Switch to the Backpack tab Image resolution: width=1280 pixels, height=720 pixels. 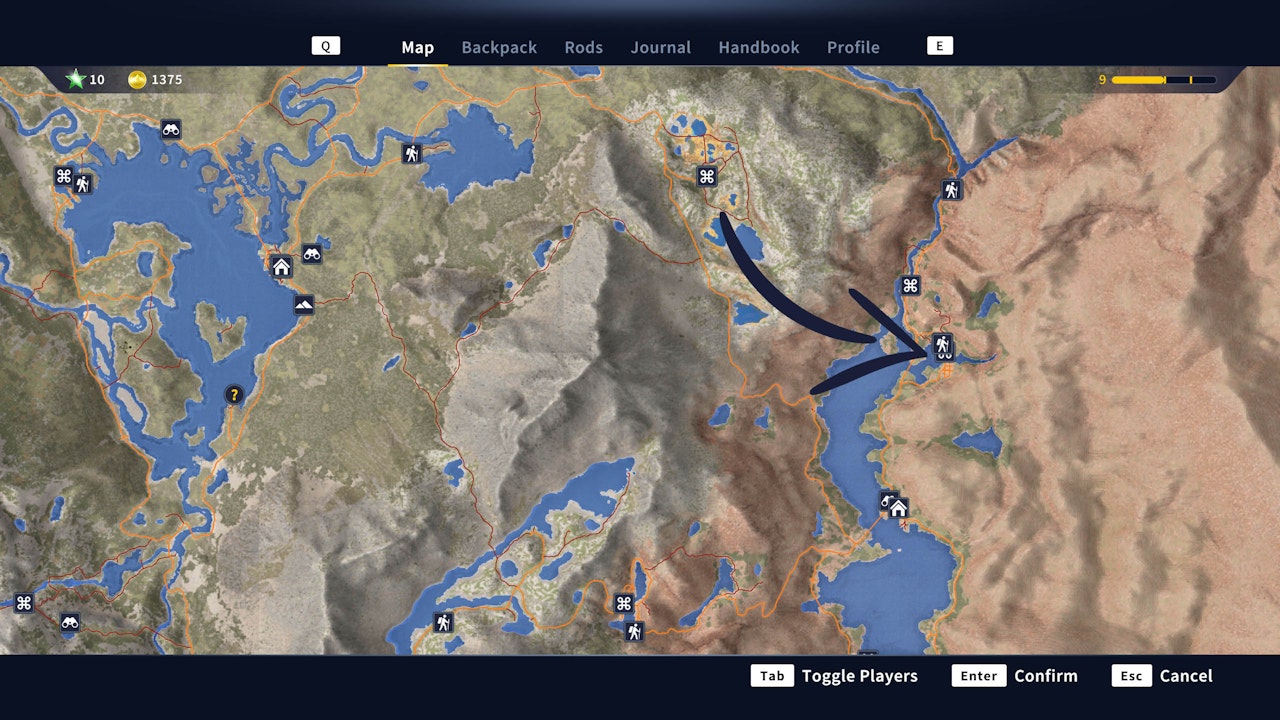(x=498, y=47)
